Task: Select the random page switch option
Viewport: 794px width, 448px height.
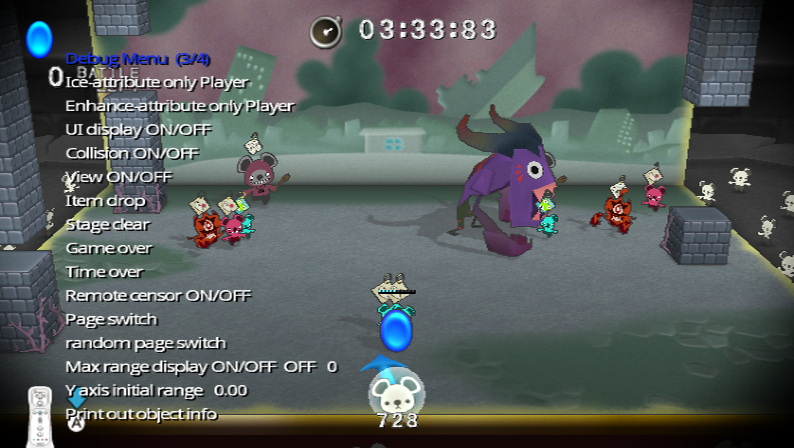Action: pos(146,343)
